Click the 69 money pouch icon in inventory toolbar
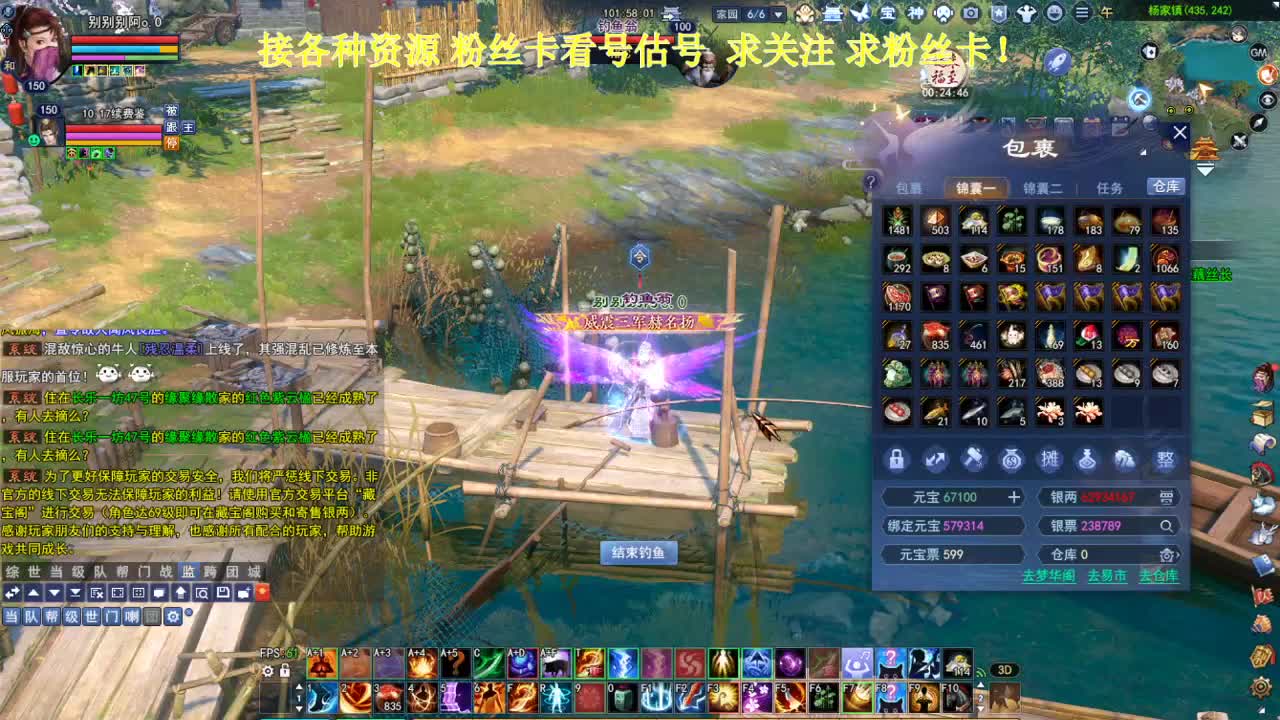Viewport: 1280px width, 720px height. 1011,460
